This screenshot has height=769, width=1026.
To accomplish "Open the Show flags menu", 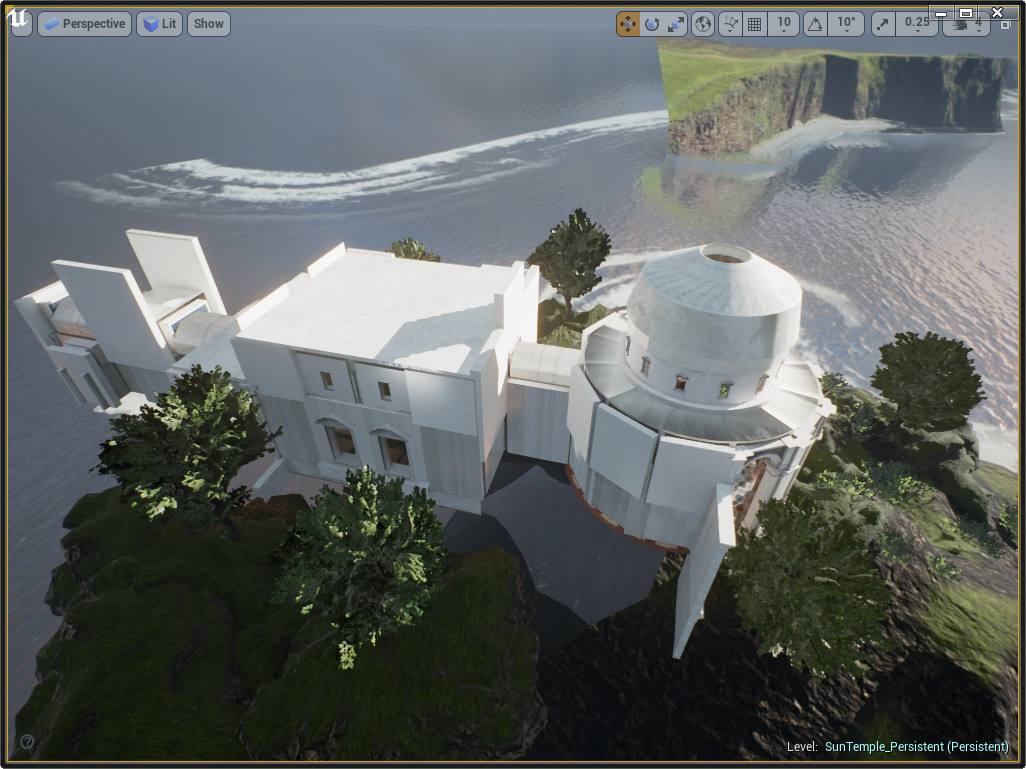I will coord(208,24).
